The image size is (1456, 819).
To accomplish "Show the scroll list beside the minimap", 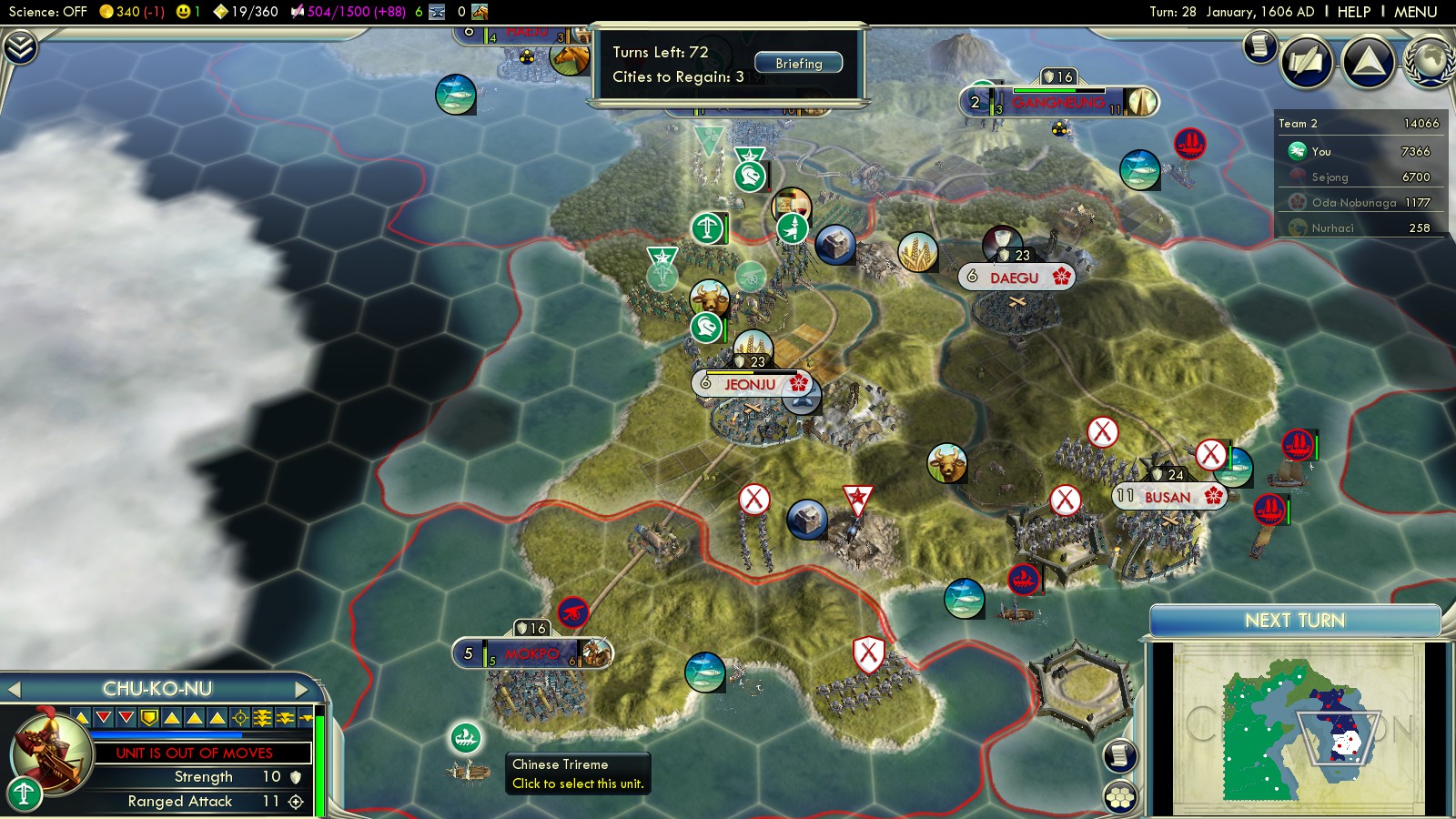I will (1120, 755).
